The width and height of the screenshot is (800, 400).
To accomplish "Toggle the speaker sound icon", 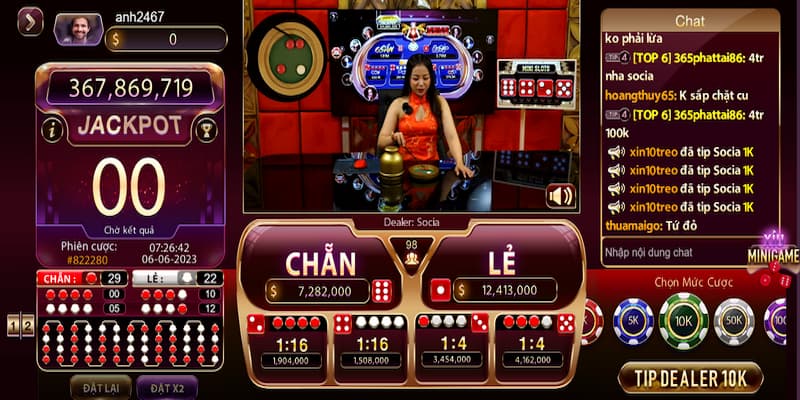I will tap(560, 195).
